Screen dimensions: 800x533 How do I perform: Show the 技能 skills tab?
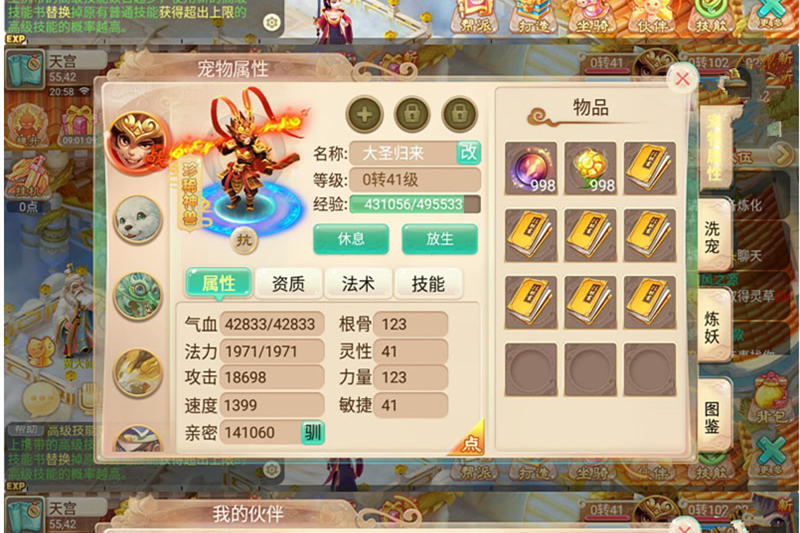pos(428,284)
